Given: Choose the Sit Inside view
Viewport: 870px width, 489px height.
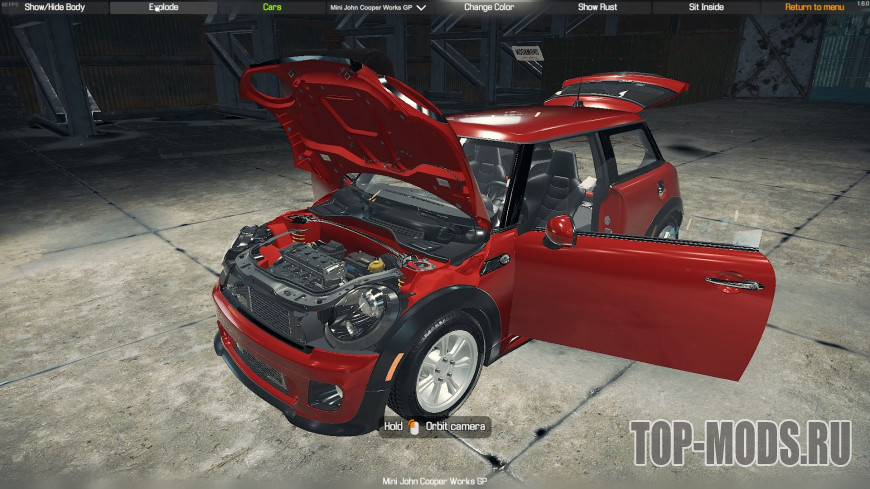Looking at the screenshot, I should (707, 7).
